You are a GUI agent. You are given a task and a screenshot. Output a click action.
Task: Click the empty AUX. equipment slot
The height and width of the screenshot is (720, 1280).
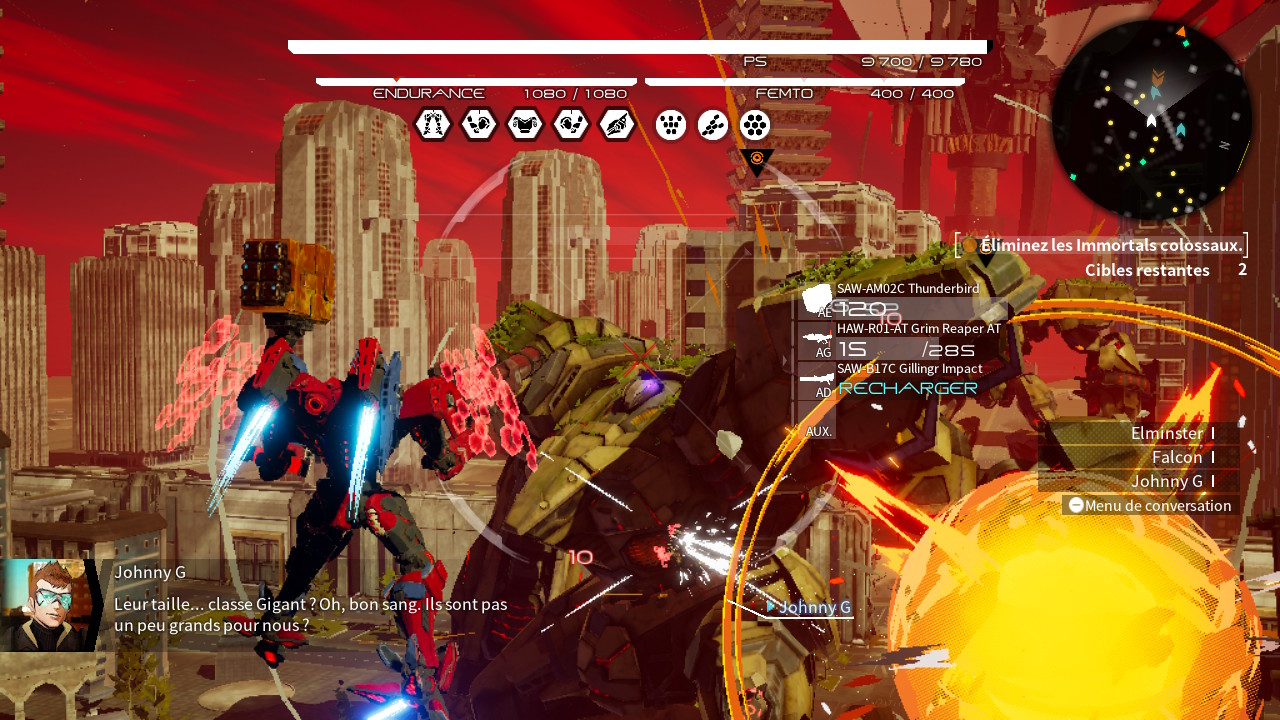click(x=819, y=431)
